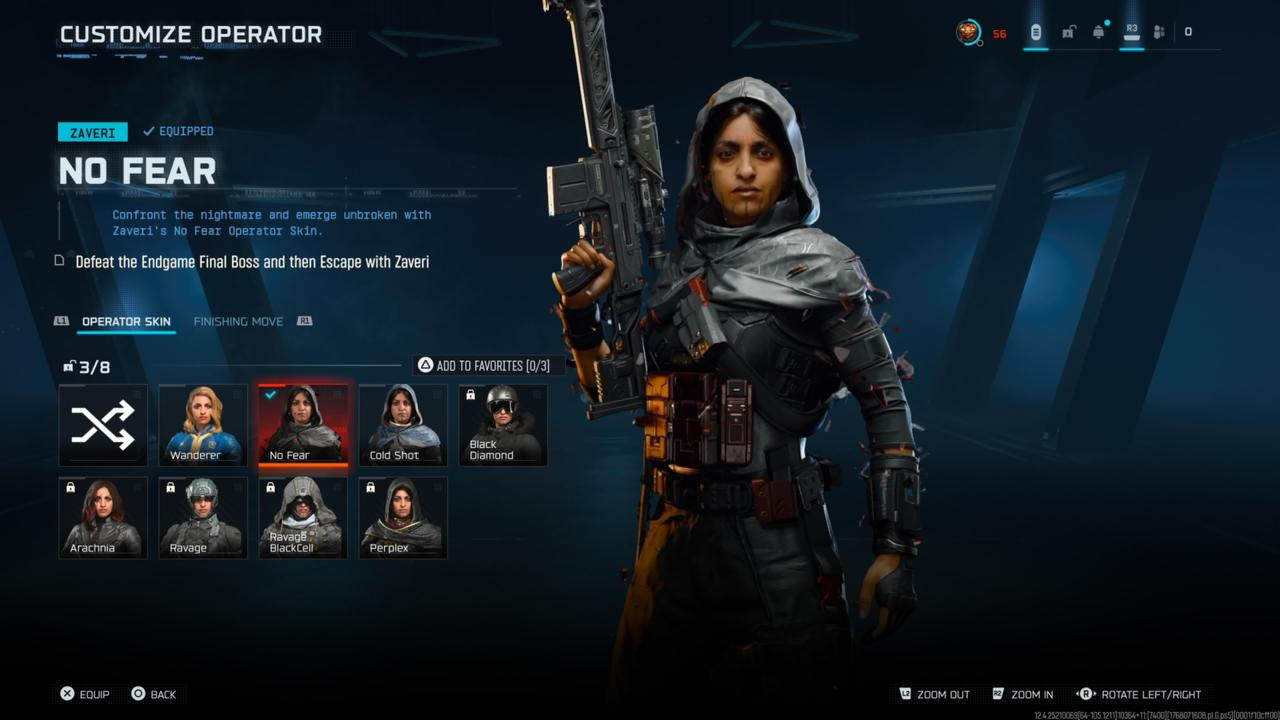Viewport: 1280px width, 720px height.
Task: Add skin to favorites
Action: pos(484,365)
